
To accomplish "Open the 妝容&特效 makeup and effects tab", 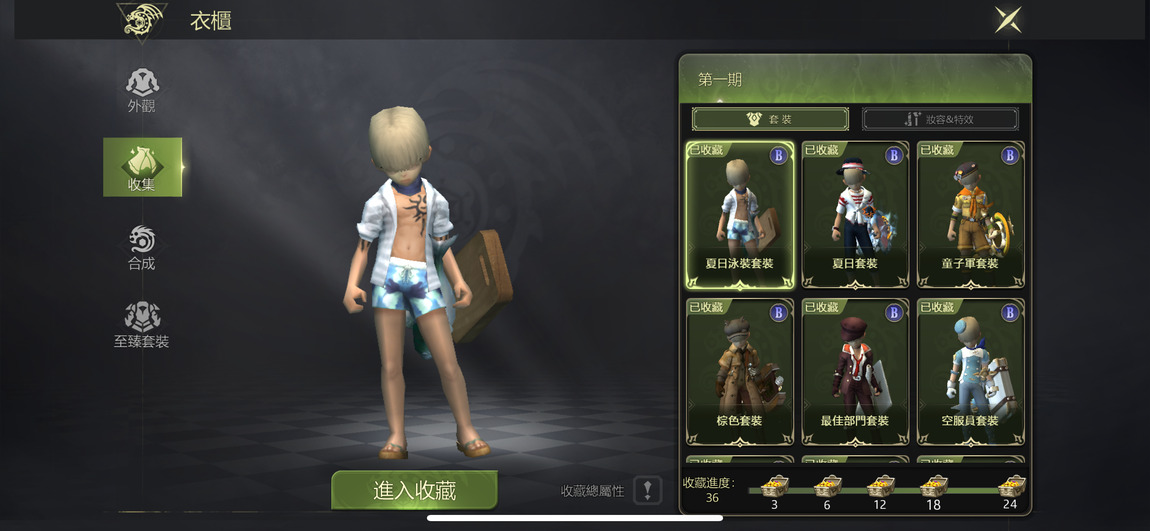I will [940, 119].
